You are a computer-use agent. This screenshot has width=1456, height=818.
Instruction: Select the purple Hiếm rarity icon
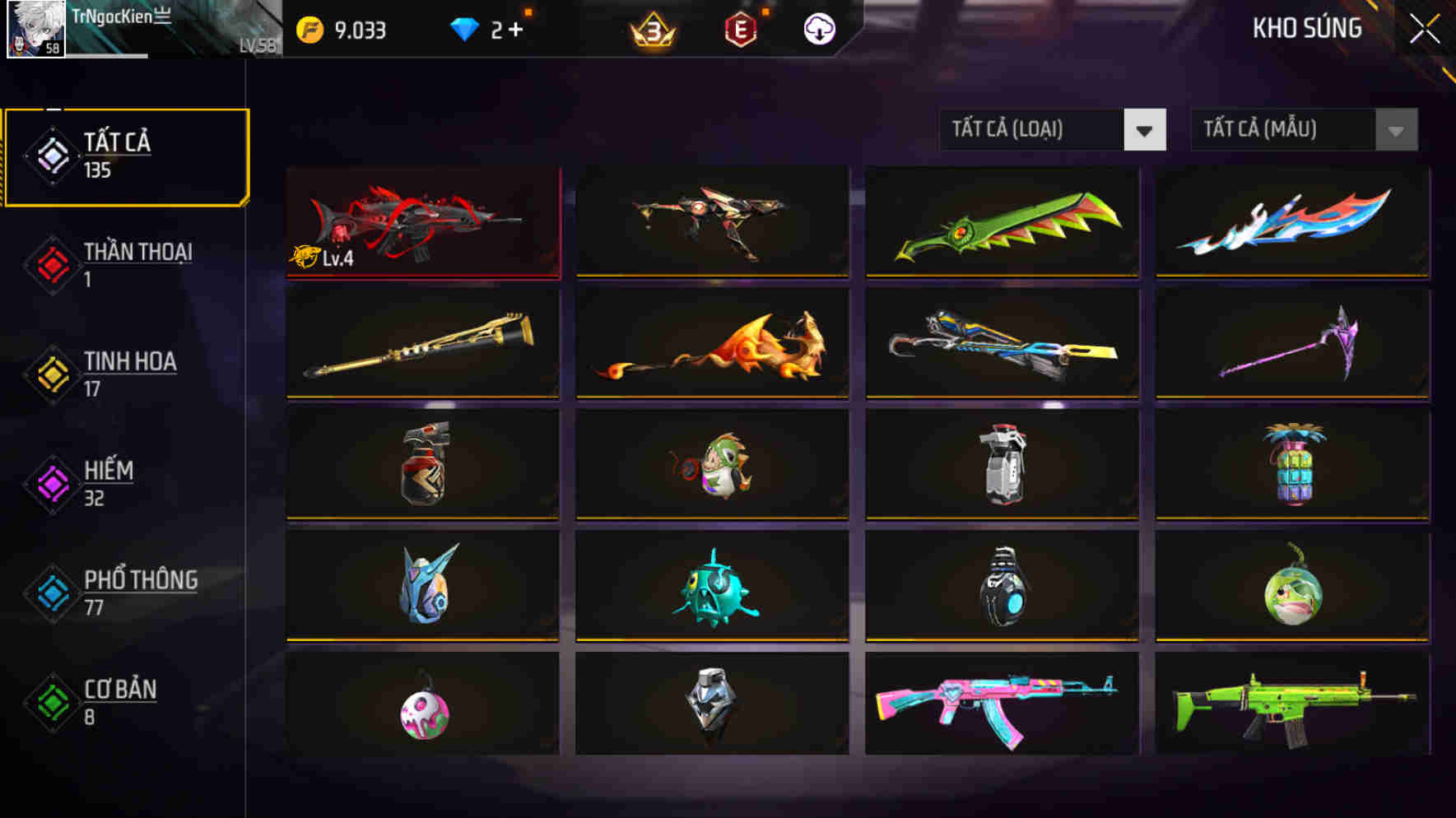tap(52, 484)
